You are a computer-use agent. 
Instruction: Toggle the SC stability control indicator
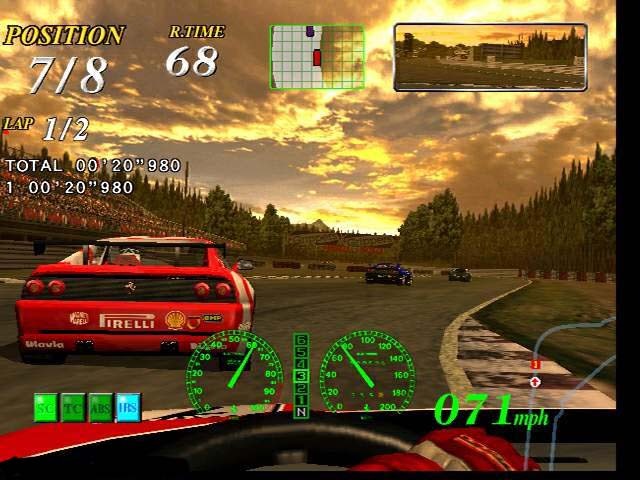(x=46, y=407)
